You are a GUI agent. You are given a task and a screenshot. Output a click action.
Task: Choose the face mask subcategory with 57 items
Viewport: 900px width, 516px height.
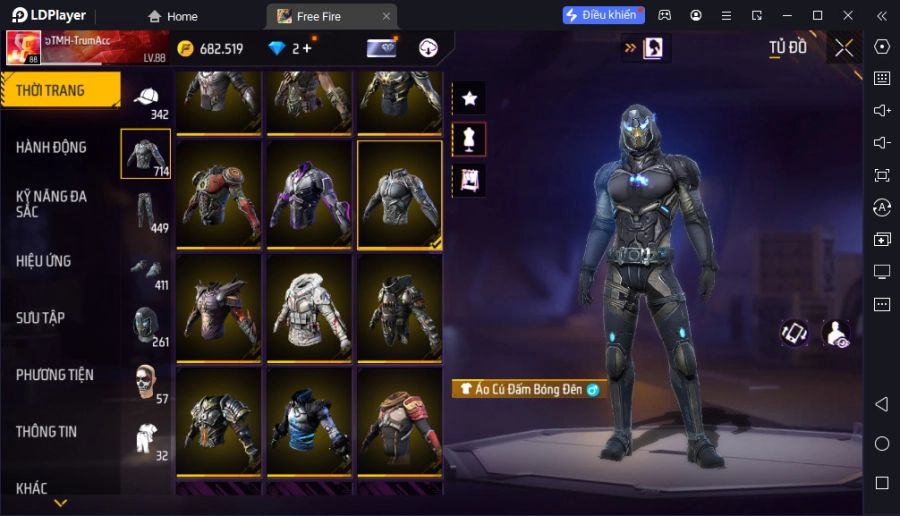tap(147, 381)
